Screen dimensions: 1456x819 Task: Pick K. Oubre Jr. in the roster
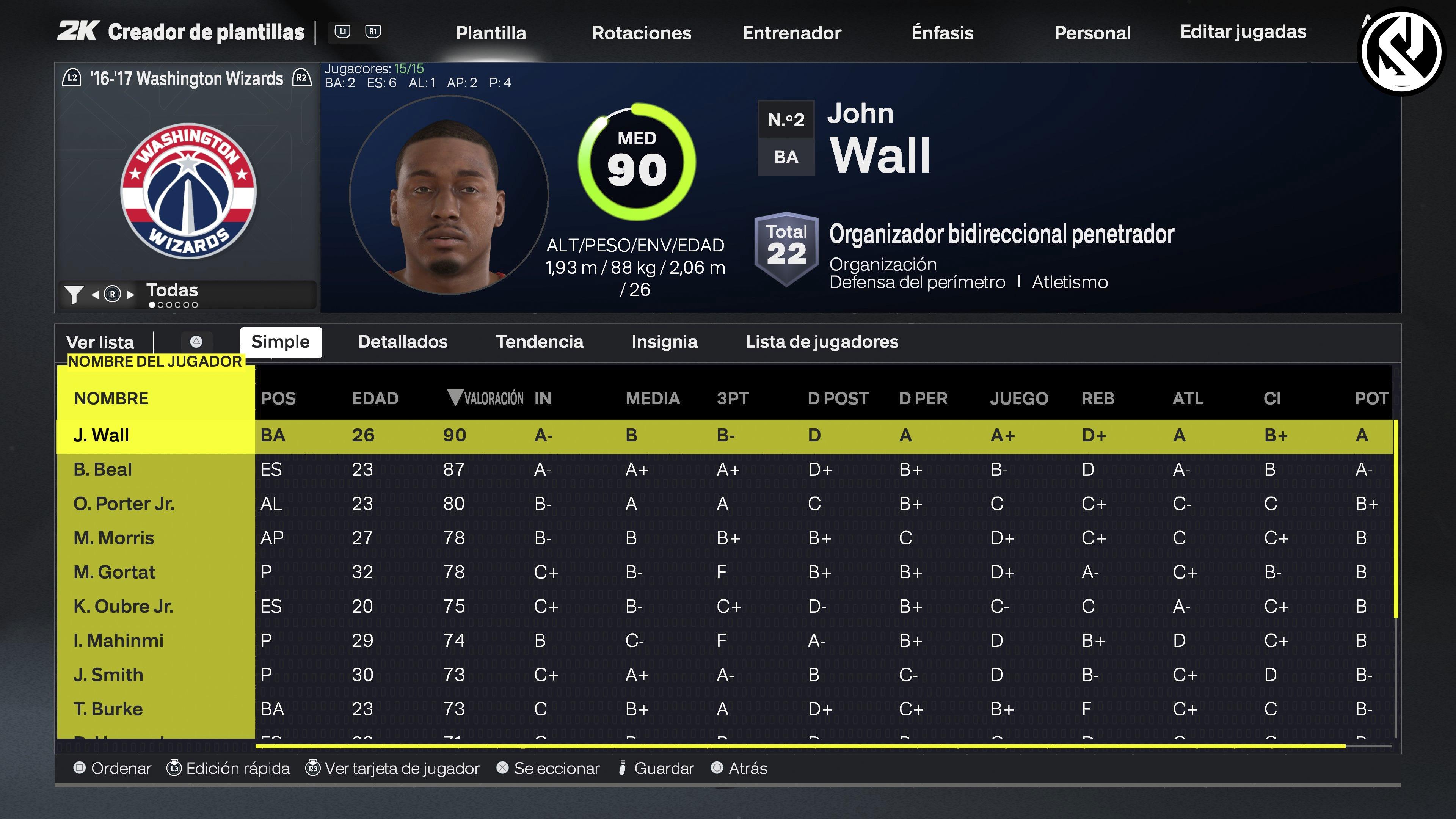(122, 606)
